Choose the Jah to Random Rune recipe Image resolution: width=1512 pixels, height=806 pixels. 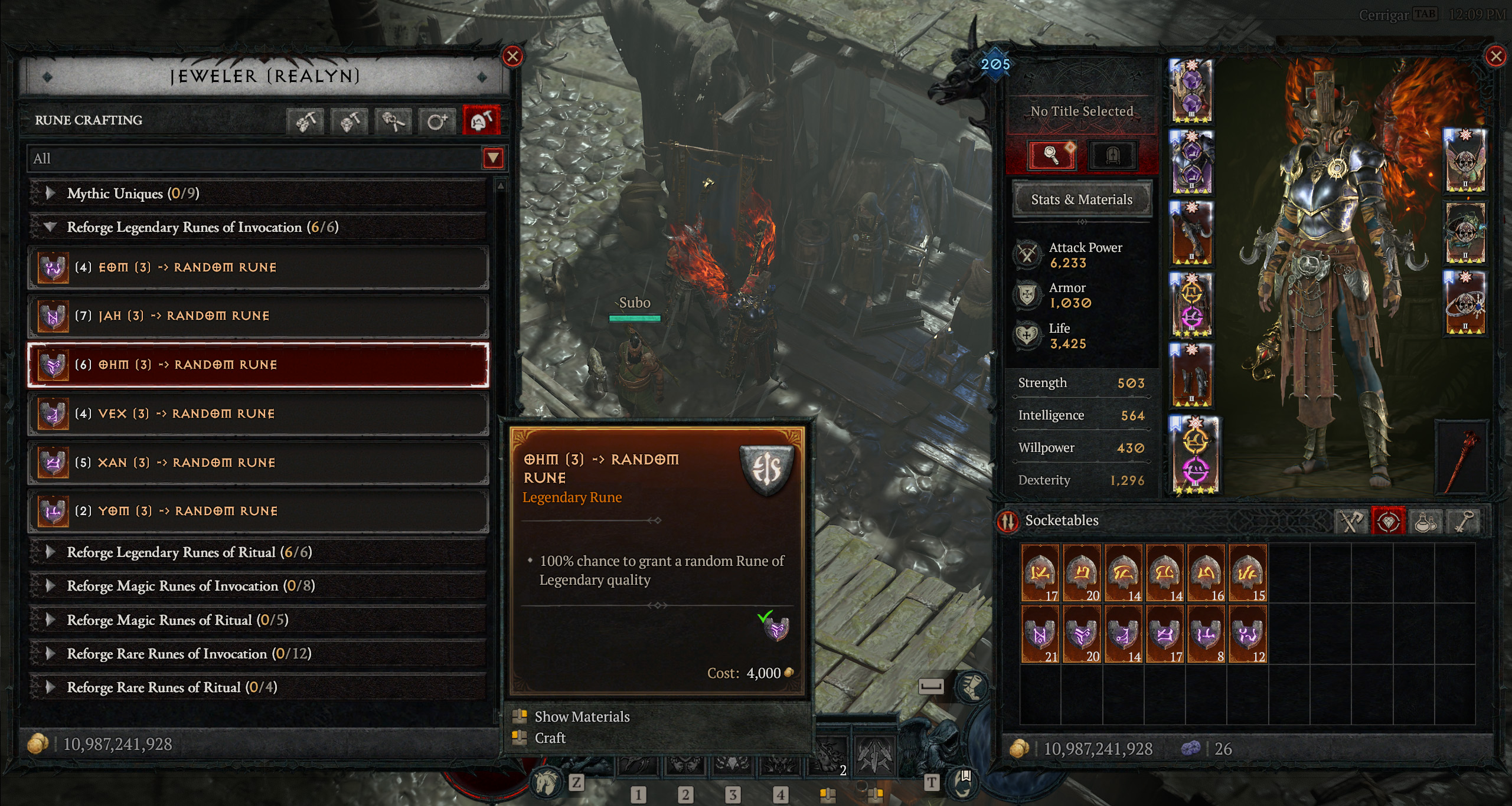coord(258,316)
